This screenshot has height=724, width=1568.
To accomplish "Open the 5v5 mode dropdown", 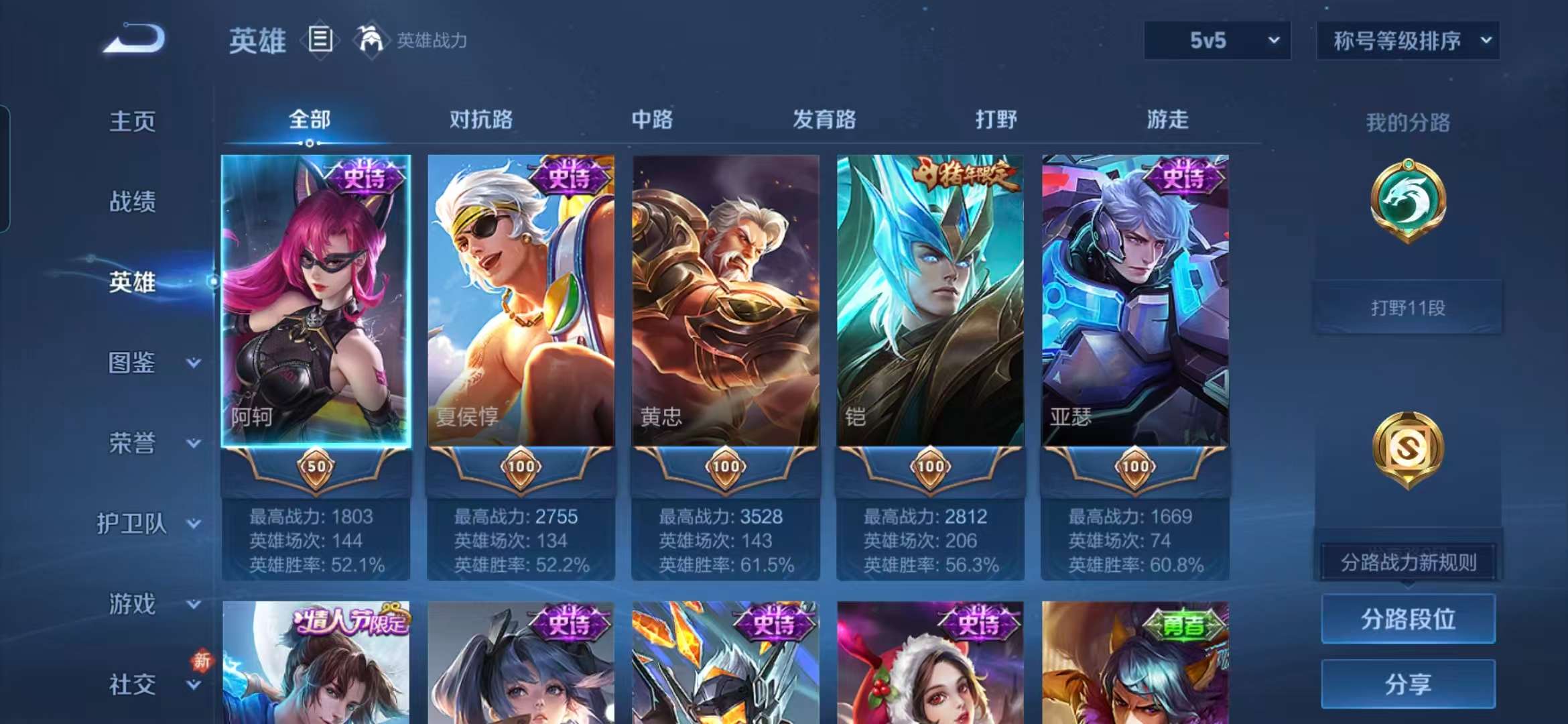I will tap(1216, 40).
